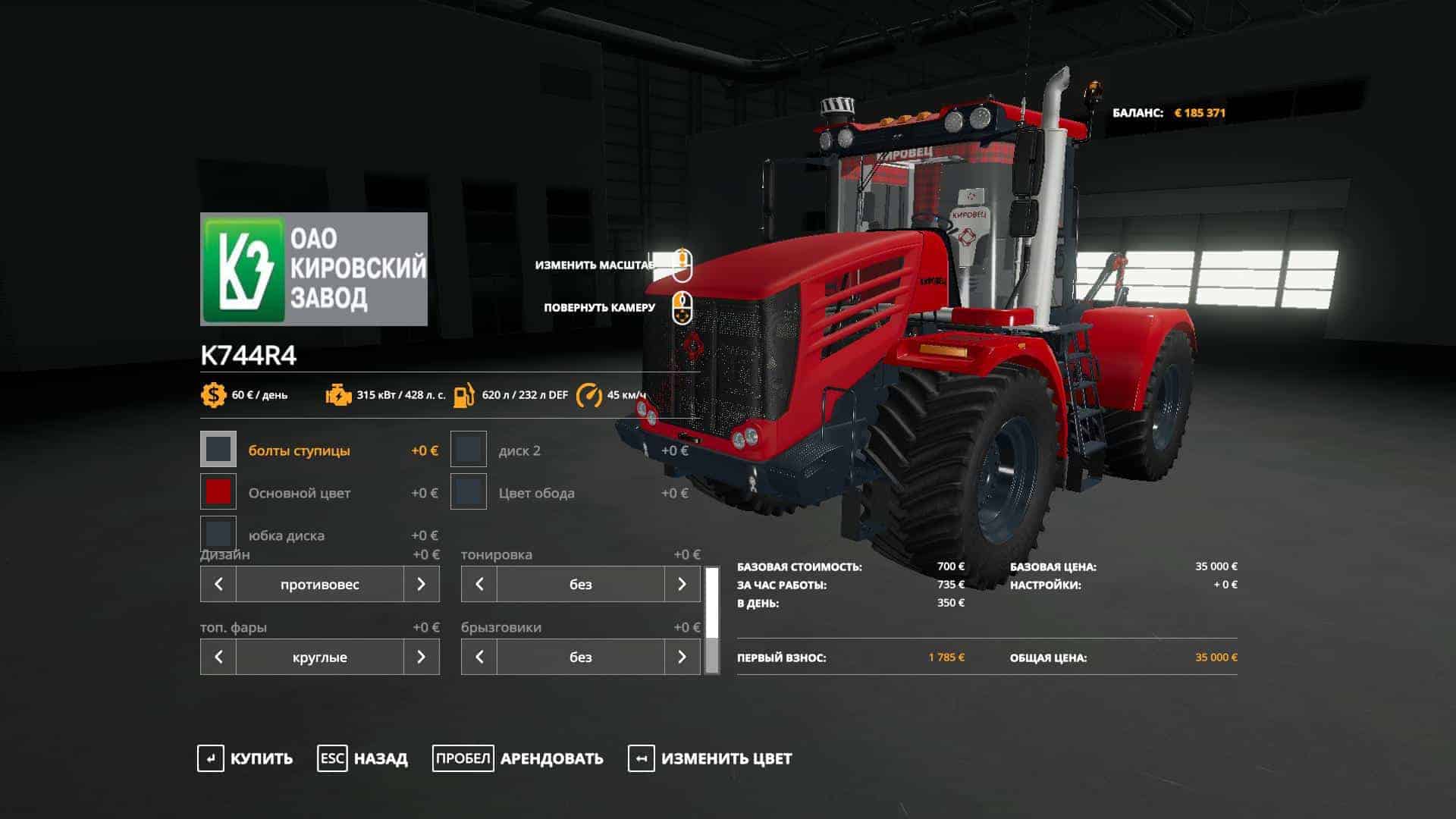Choose the red Основной цвет swatch
The height and width of the screenshot is (819, 1456).
click(218, 492)
